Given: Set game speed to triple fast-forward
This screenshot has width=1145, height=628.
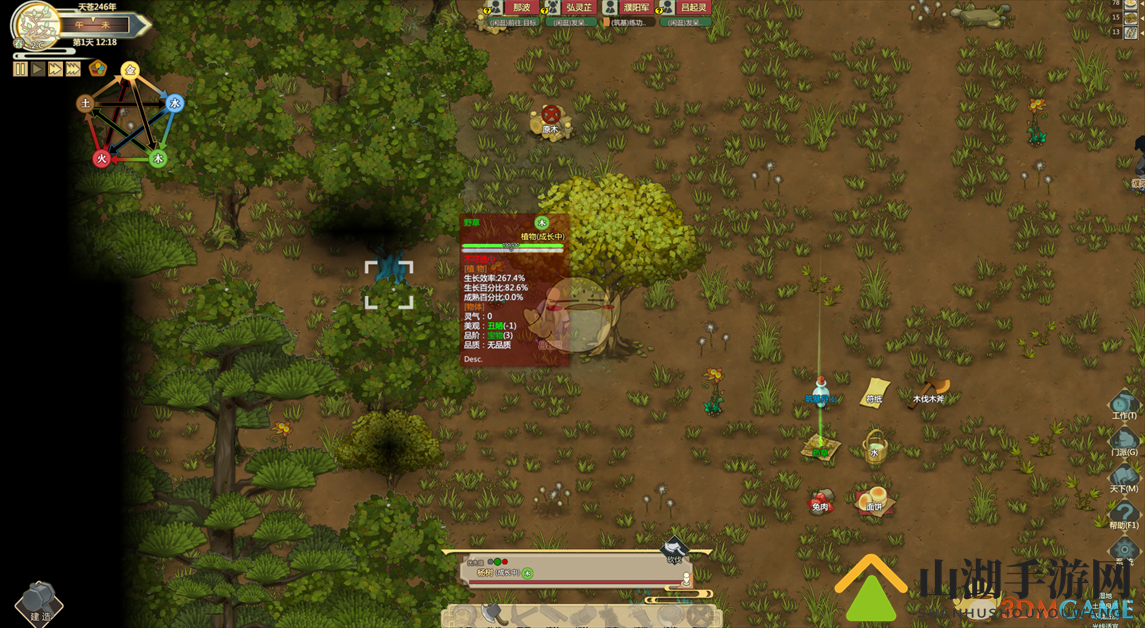Looking at the screenshot, I should coord(73,69).
